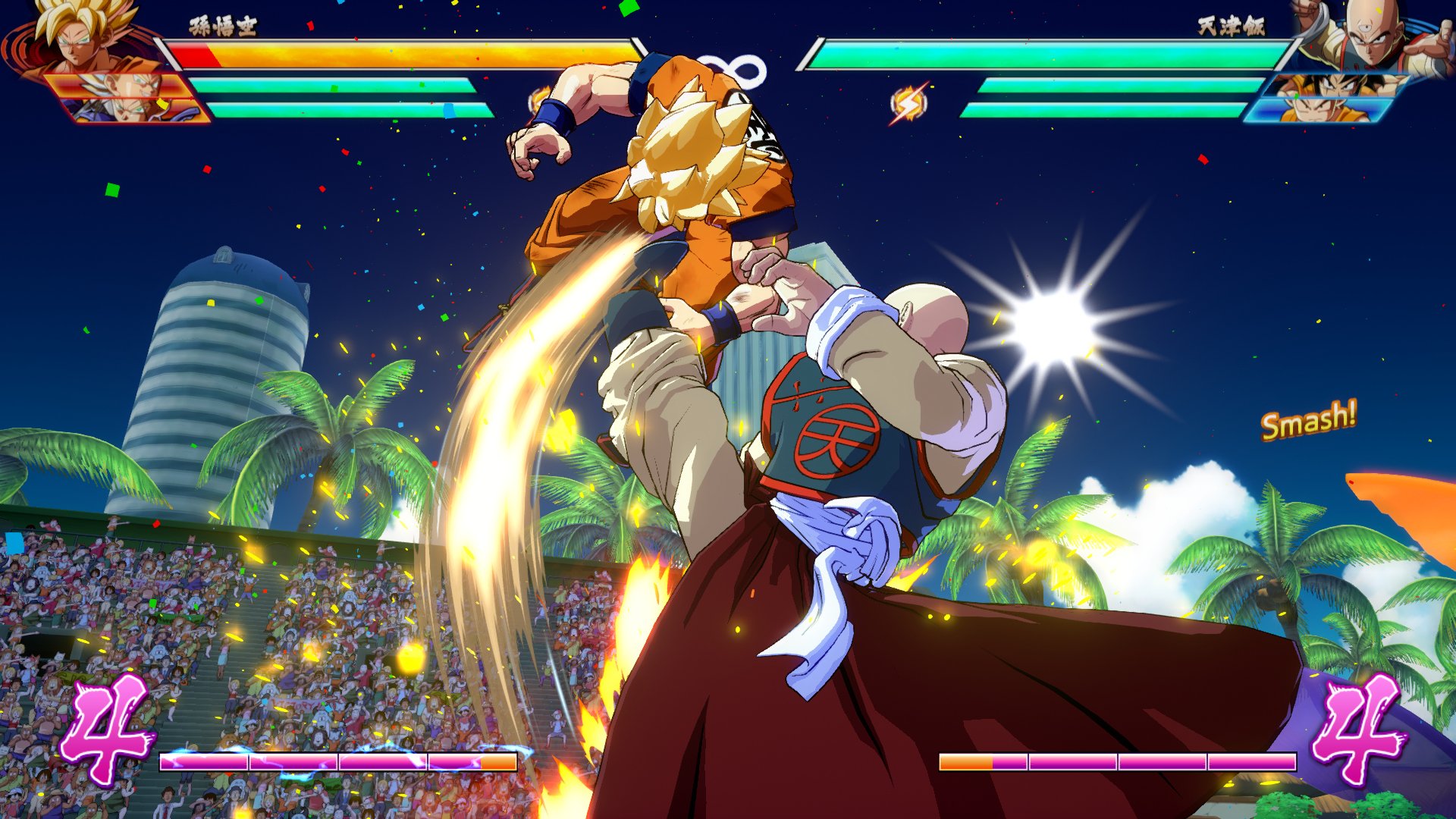Click Tien's portrait in the top right
Image resolution: width=1456 pixels, height=819 pixels.
[x=1373, y=38]
